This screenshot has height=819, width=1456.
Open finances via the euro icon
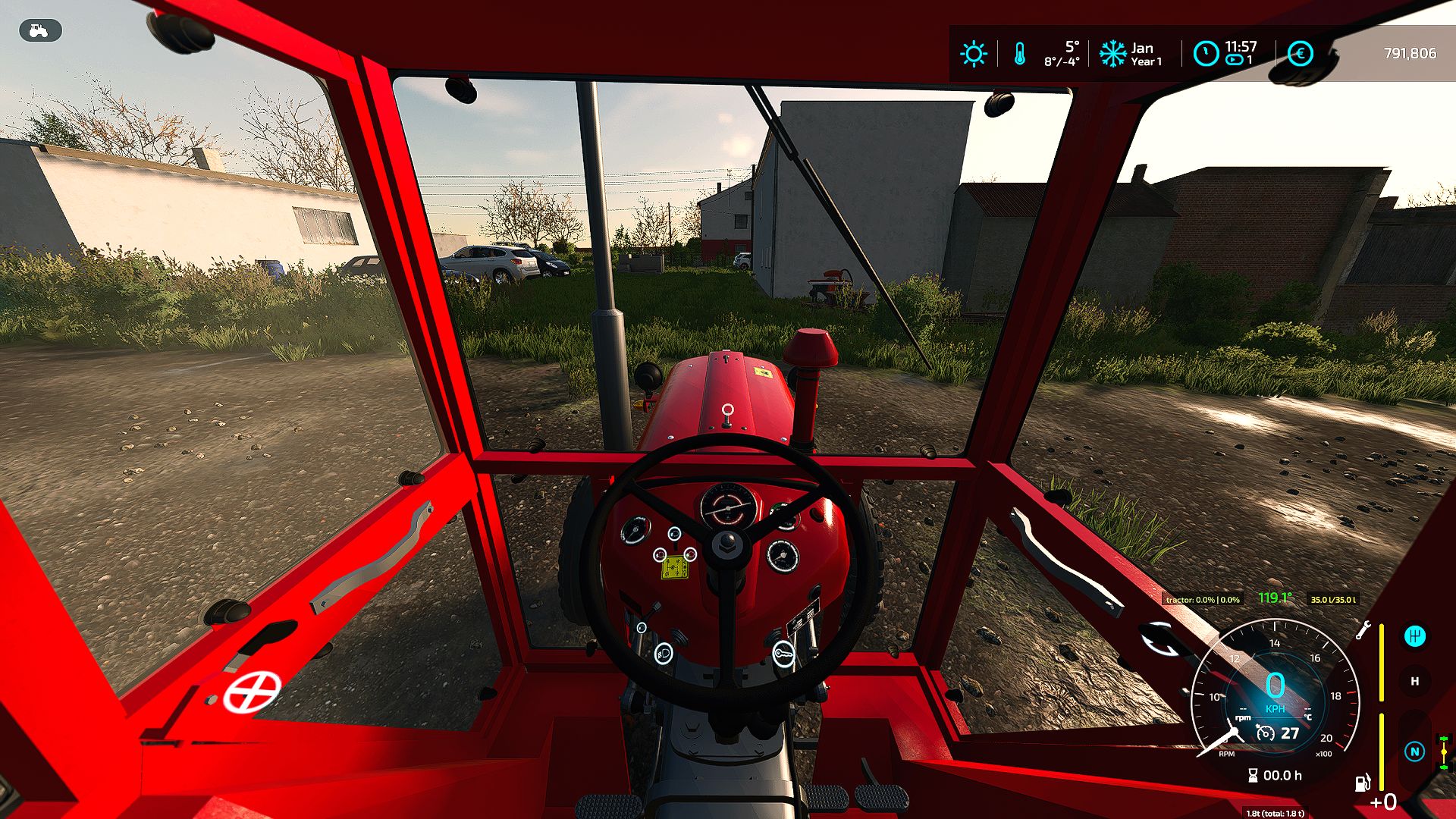coord(1300,54)
